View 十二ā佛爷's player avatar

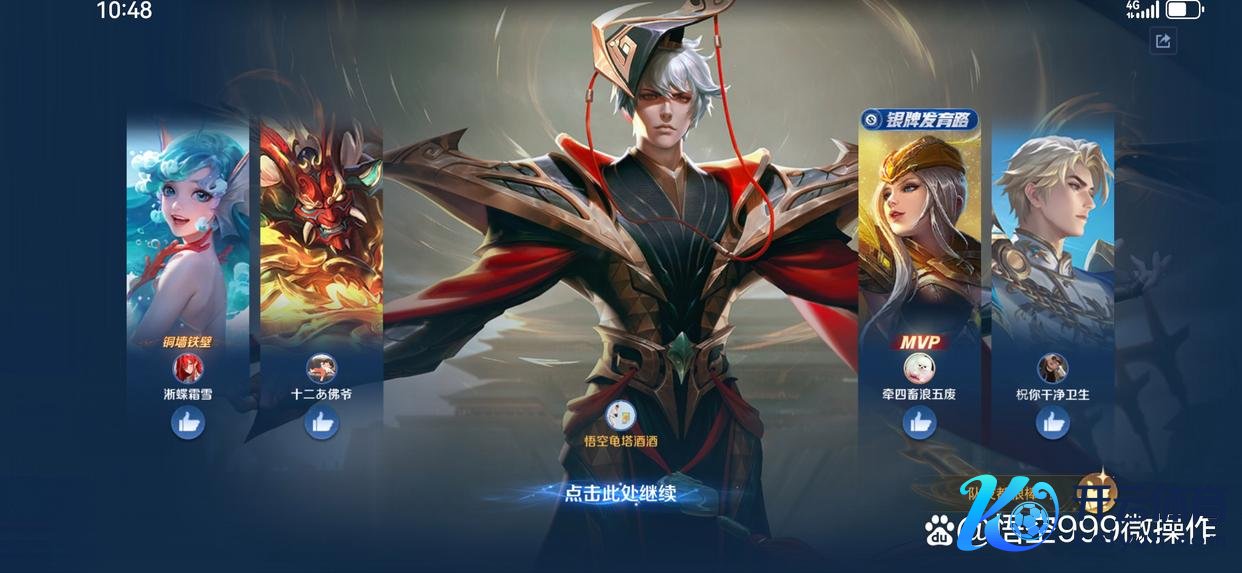321,368
